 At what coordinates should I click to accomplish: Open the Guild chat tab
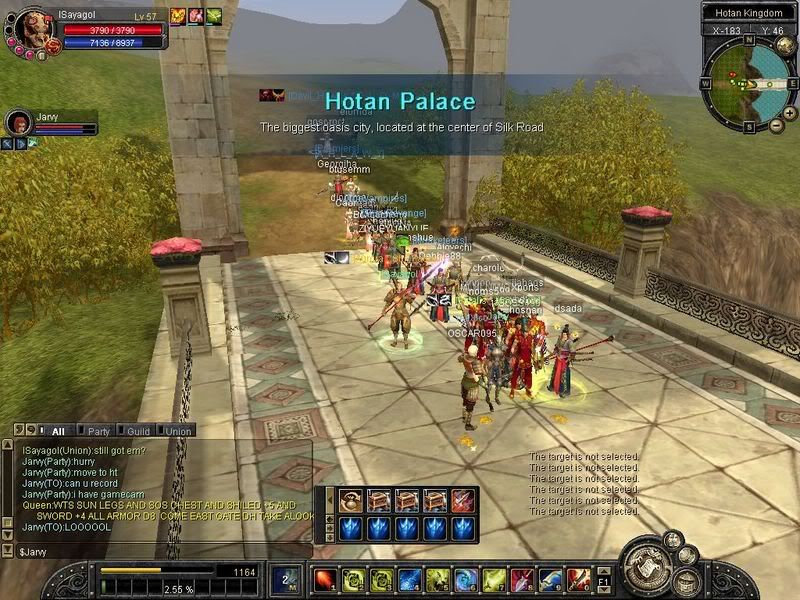pos(139,431)
